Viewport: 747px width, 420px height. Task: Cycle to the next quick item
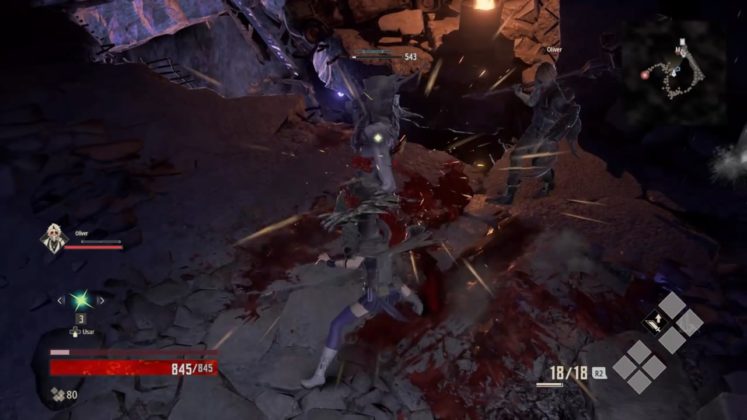point(101,300)
